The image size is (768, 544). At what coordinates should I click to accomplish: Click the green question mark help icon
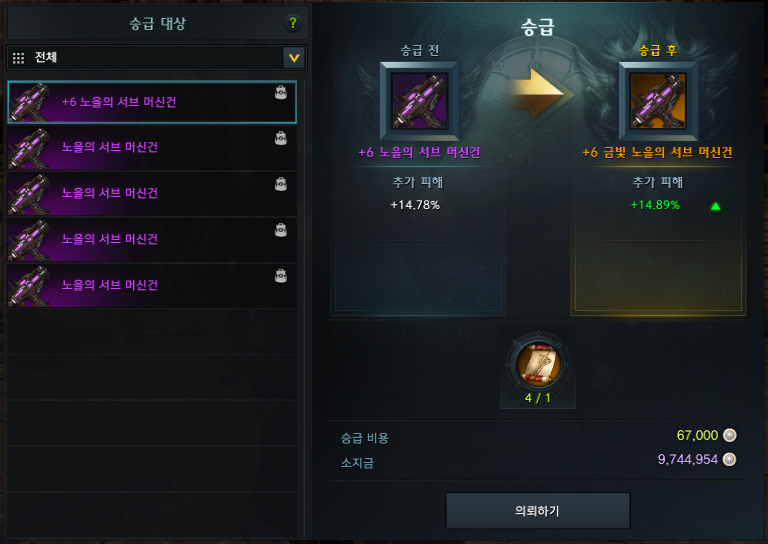pyautogui.click(x=293, y=24)
